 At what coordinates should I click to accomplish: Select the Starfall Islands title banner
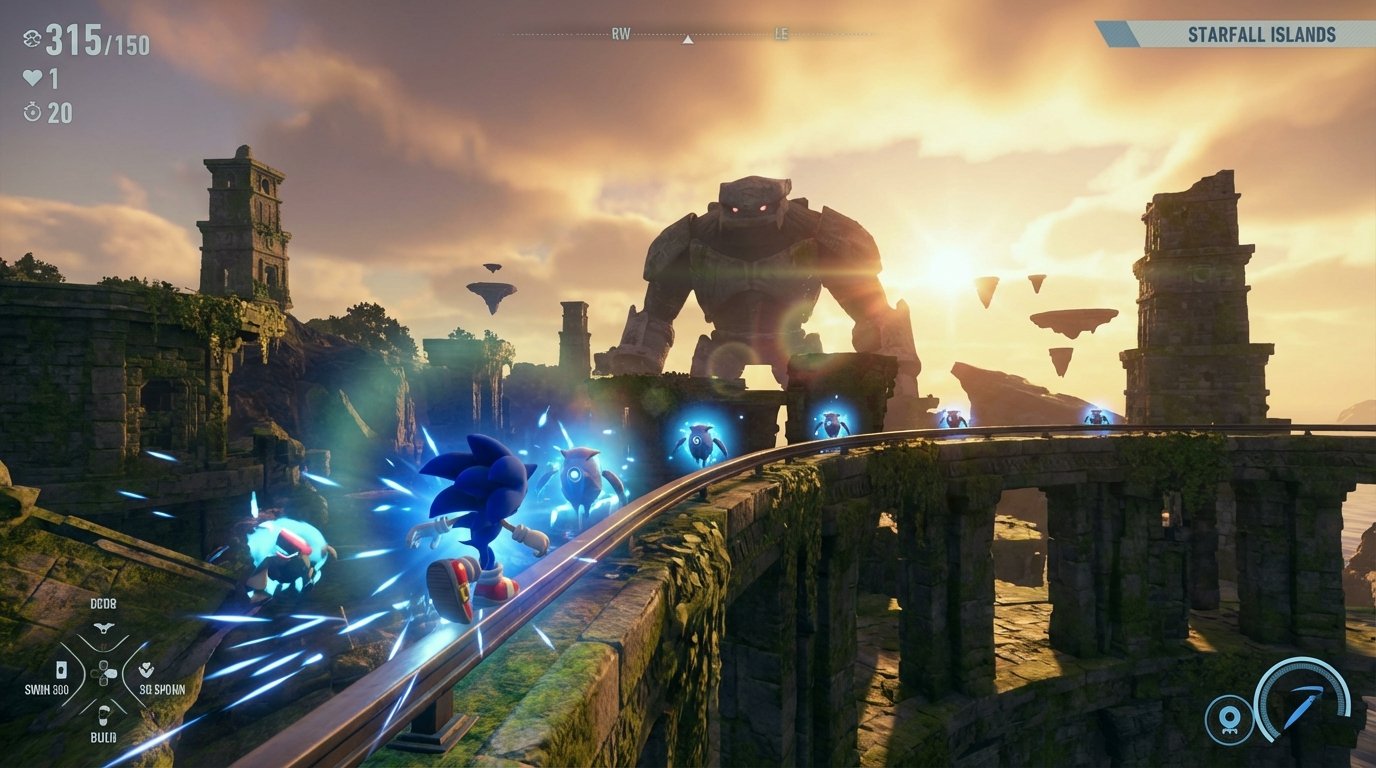pos(1262,32)
